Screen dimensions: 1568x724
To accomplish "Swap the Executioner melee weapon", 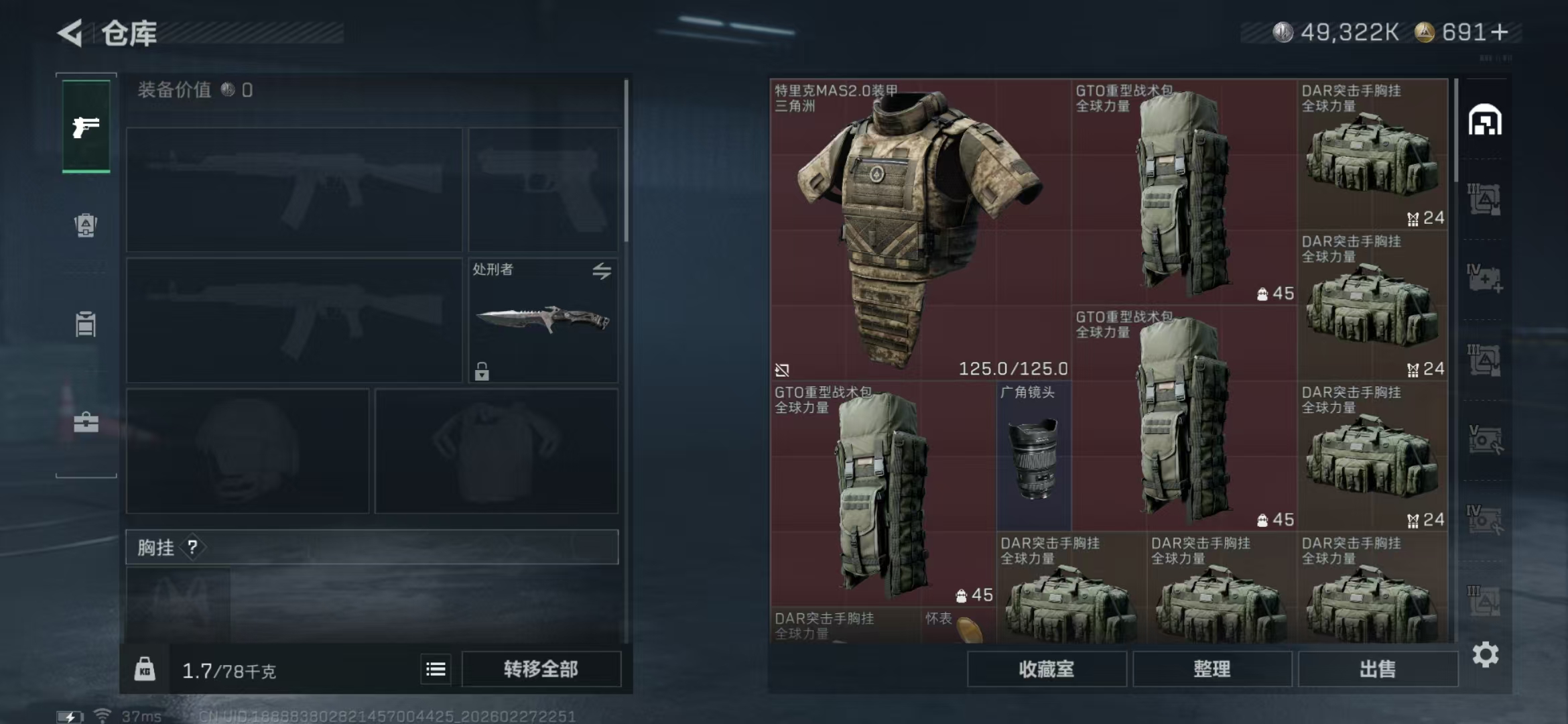I will coord(601,271).
